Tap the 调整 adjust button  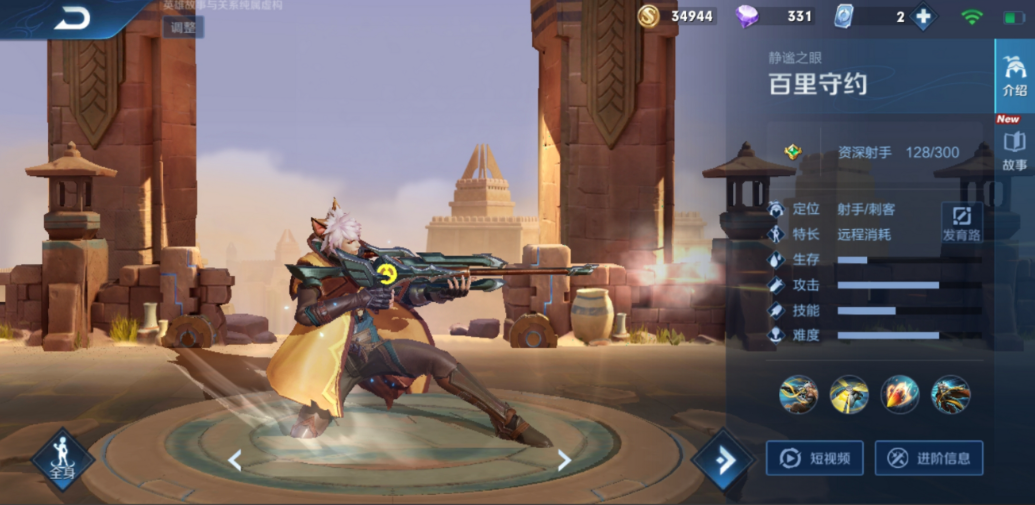coord(183,27)
